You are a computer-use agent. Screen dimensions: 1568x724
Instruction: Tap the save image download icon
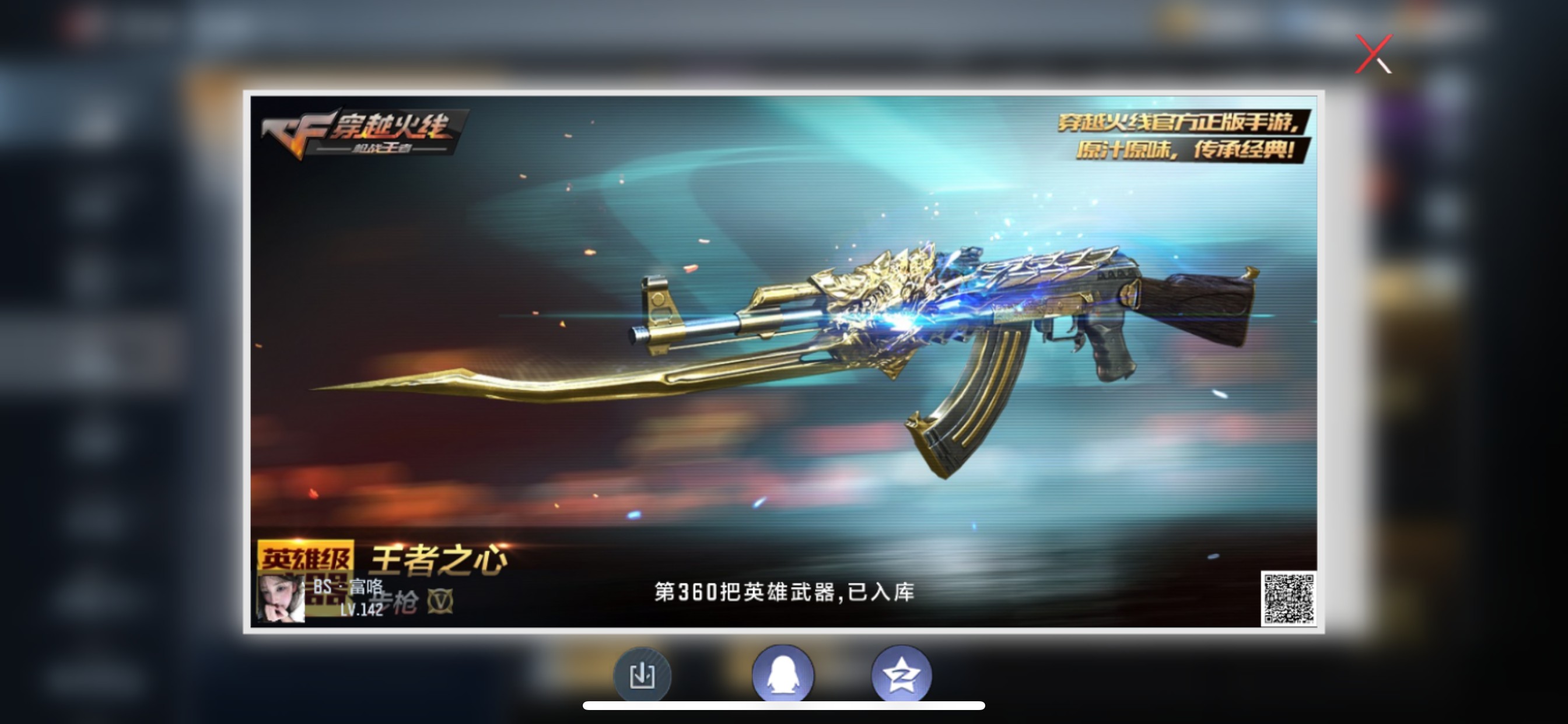[643, 674]
